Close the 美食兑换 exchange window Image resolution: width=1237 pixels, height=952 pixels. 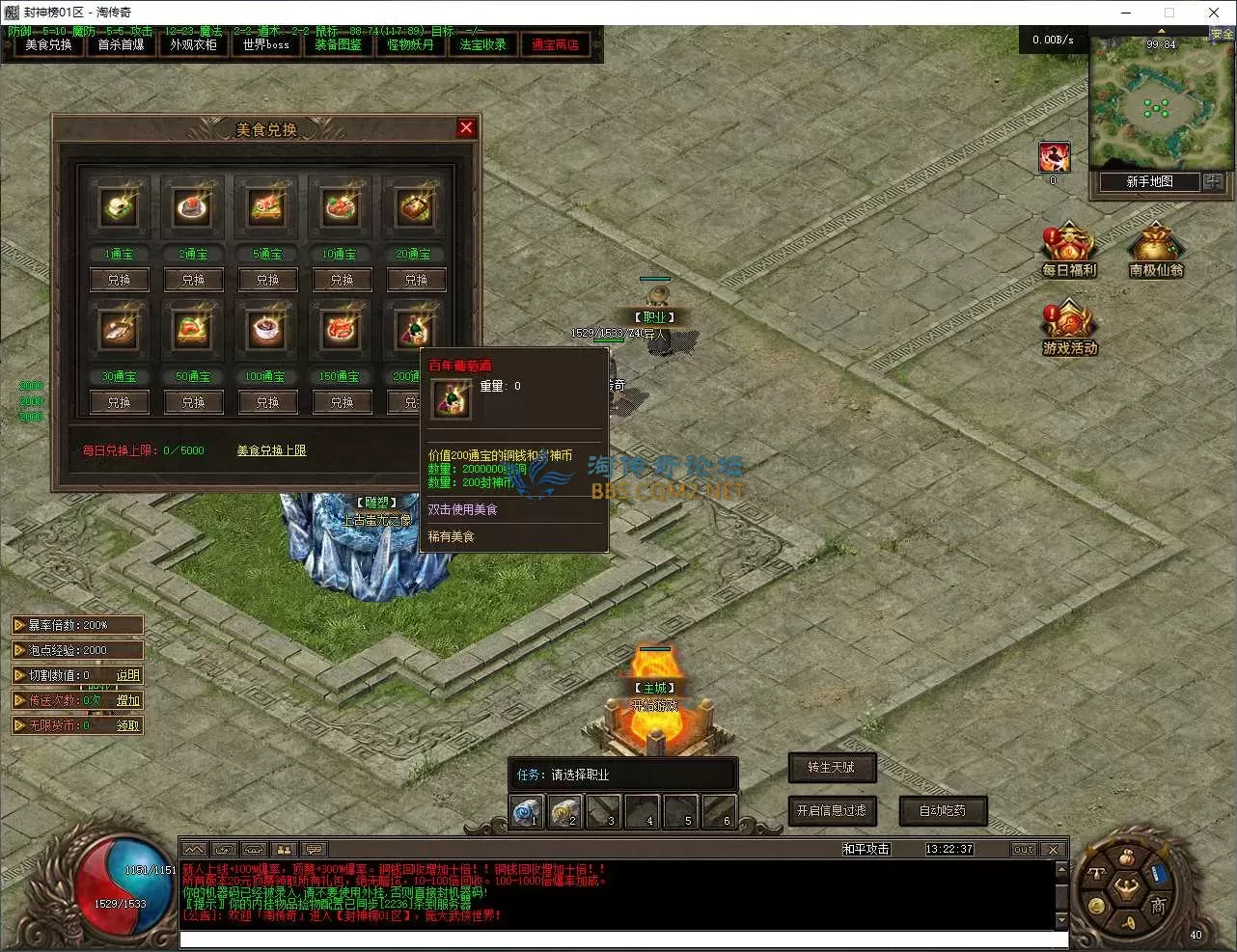click(x=466, y=127)
